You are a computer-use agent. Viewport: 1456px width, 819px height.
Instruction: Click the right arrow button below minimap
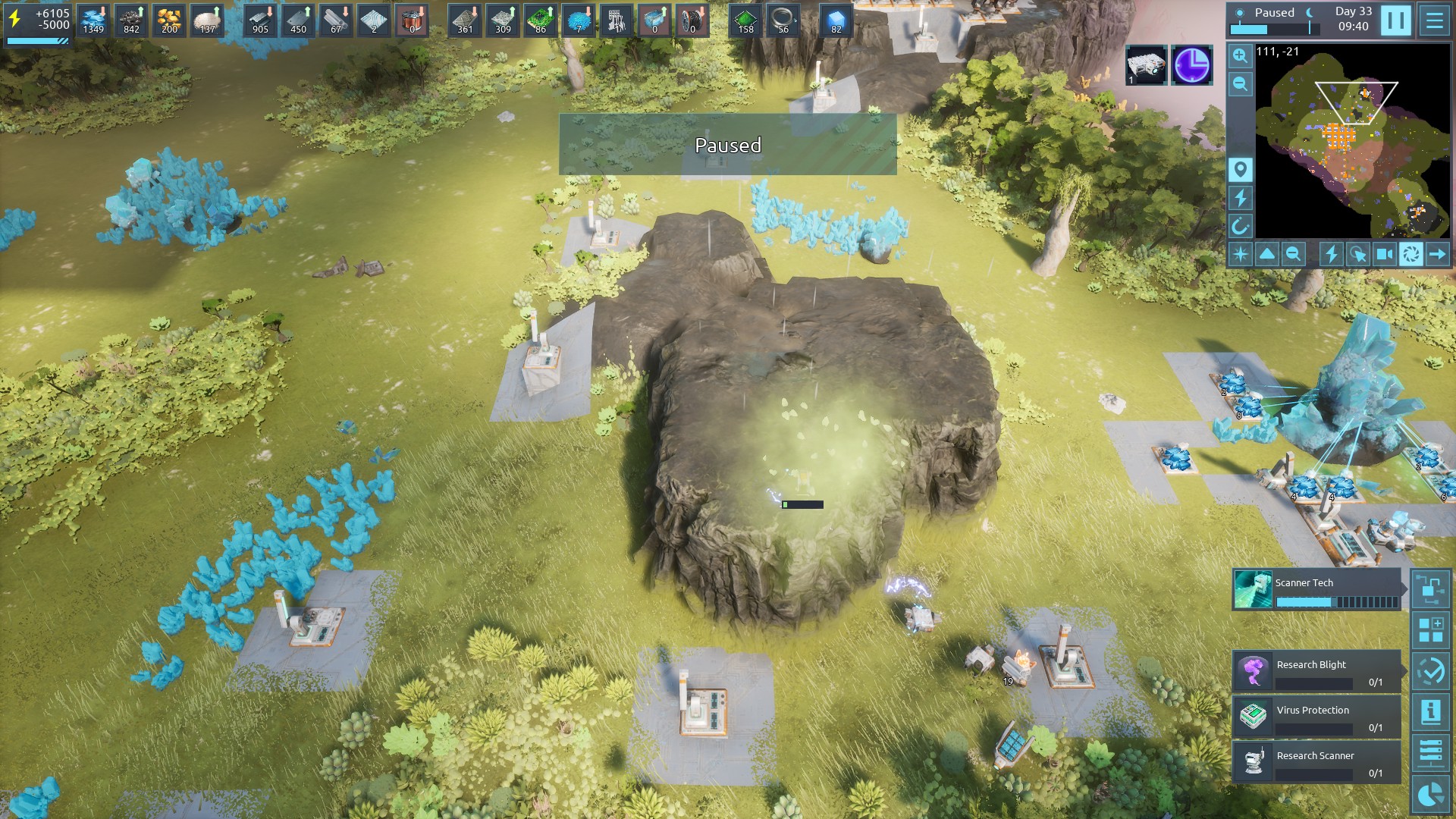pos(1437,254)
